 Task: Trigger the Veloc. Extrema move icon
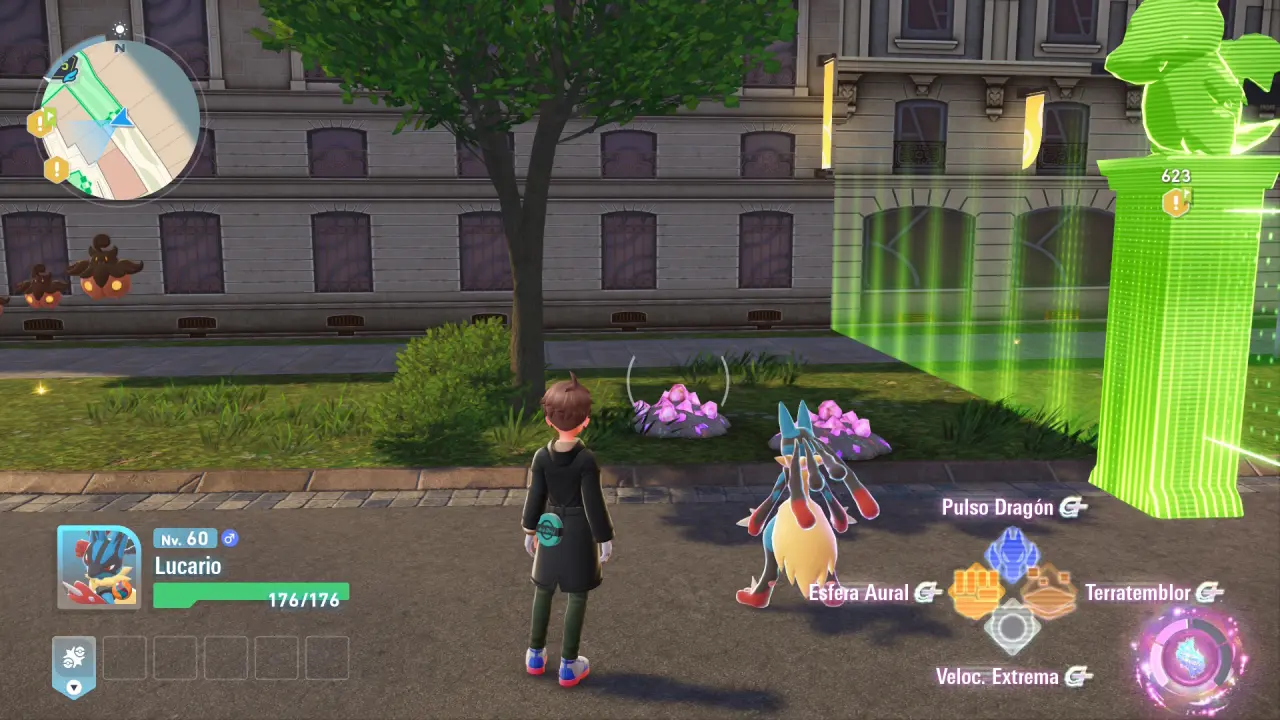[1012, 628]
